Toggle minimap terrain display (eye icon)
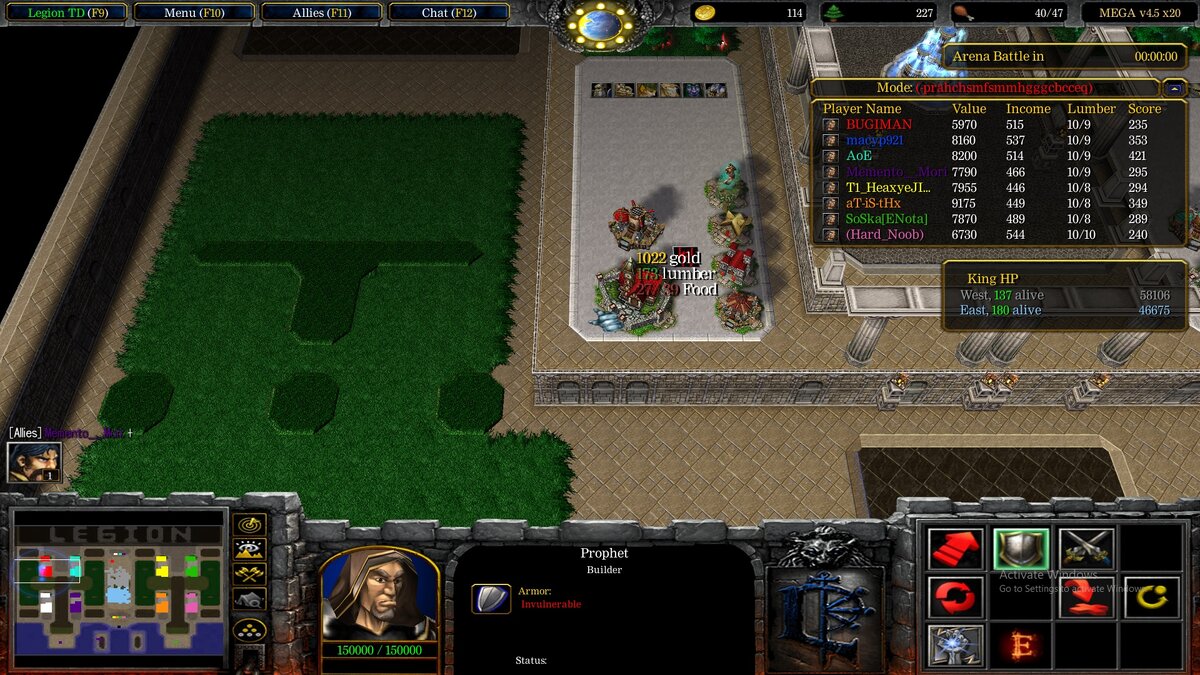This screenshot has height=675, width=1200. tap(249, 549)
